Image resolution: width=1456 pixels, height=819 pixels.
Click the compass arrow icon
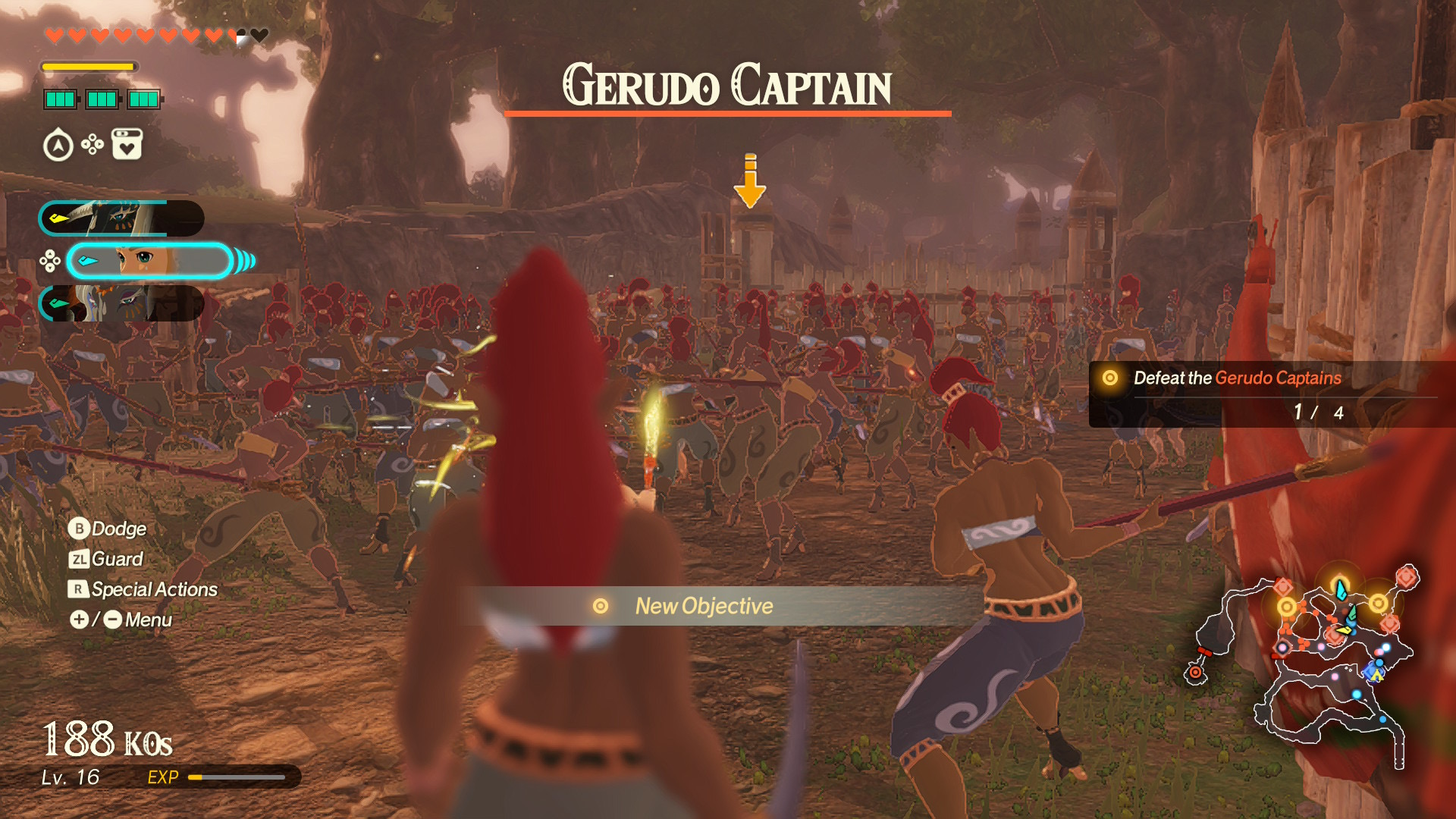(x=58, y=146)
